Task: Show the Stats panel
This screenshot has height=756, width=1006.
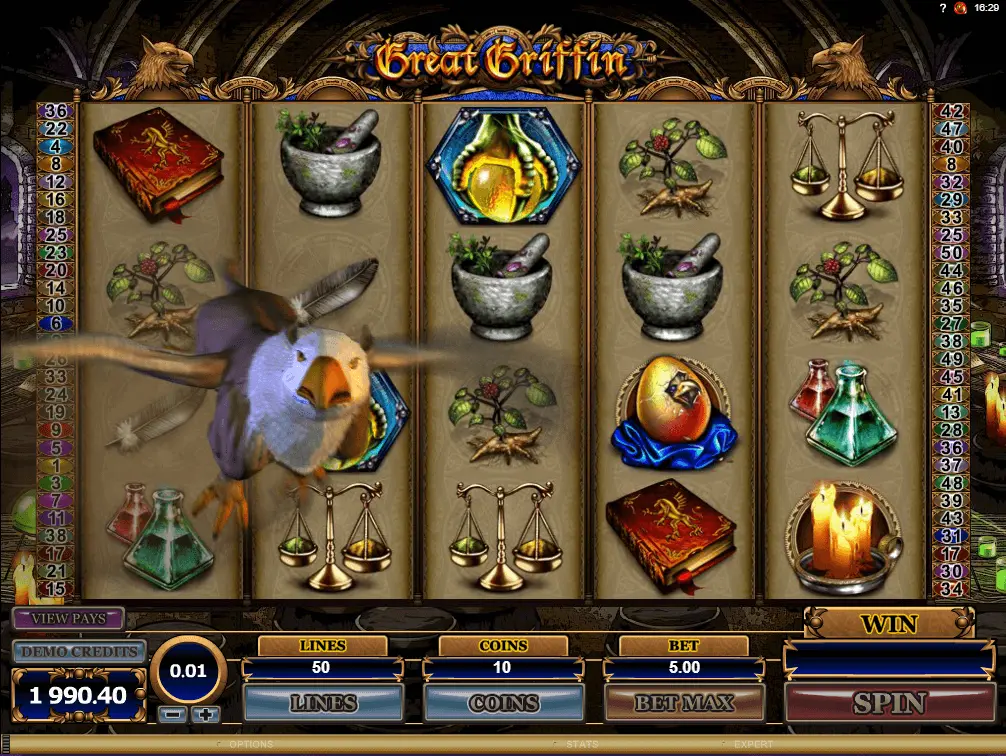Action: [x=582, y=745]
